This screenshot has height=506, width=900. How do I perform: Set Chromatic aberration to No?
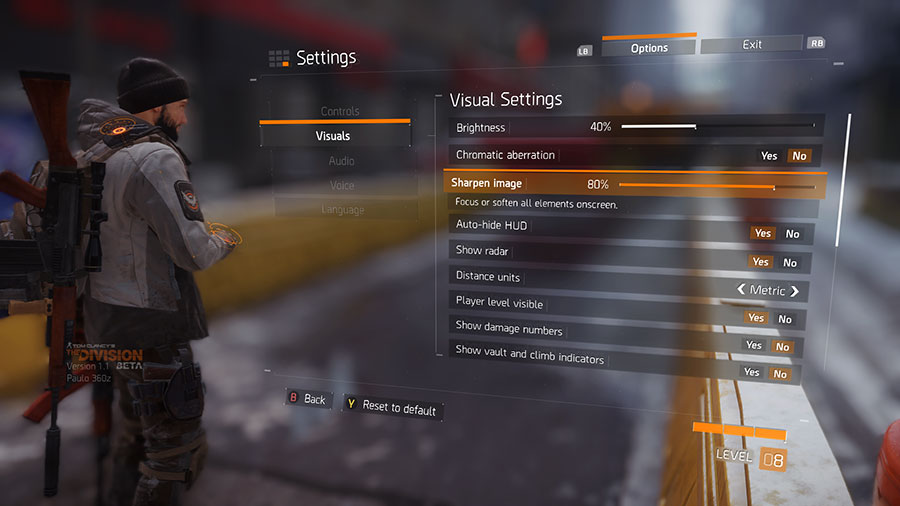(x=798, y=156)
